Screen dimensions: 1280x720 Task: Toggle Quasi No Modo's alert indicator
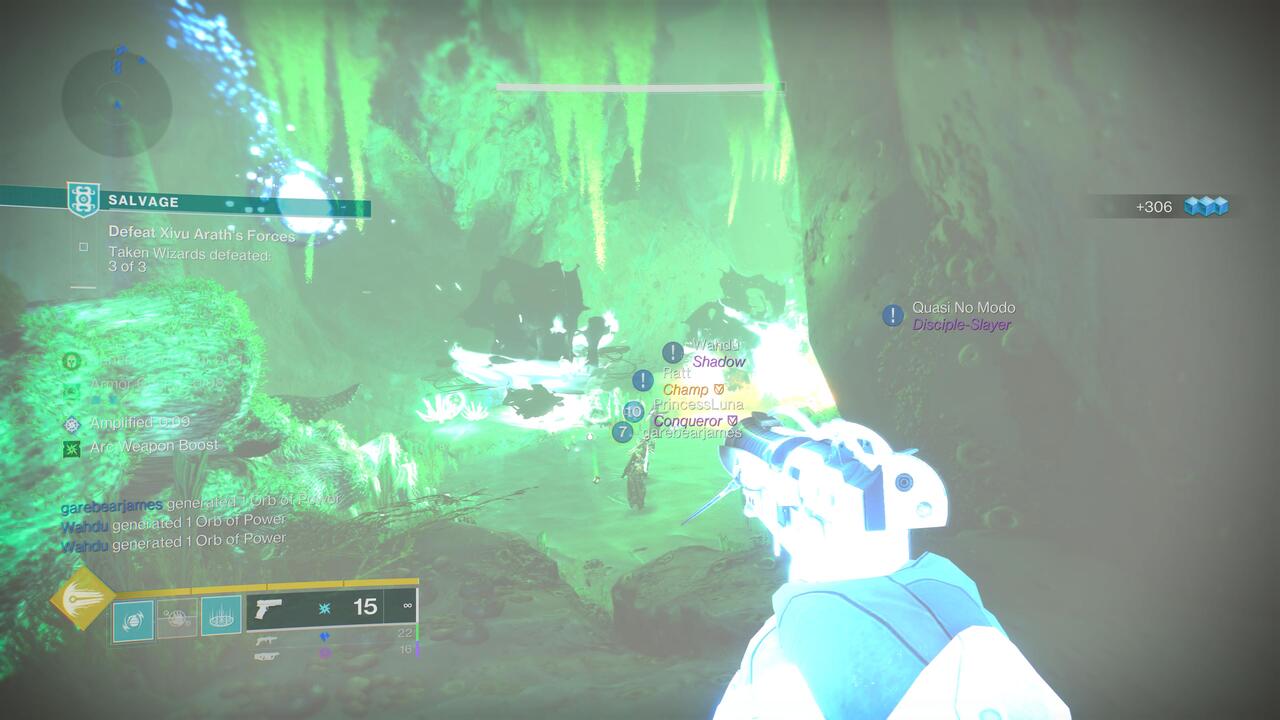[x=893, y=314]
